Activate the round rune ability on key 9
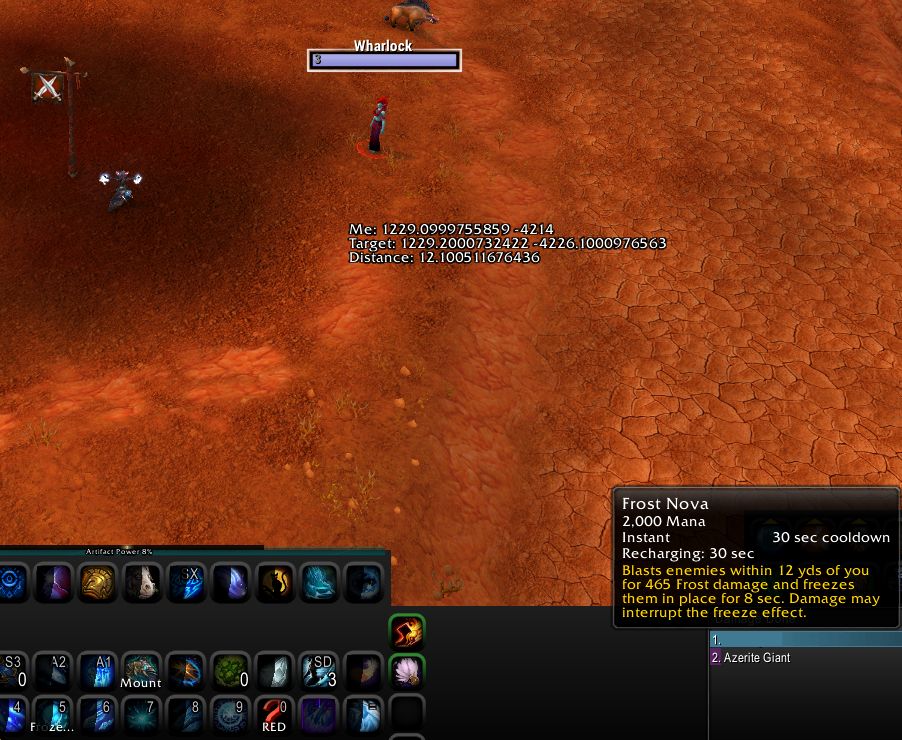The image size is (902, 740). [230, 716]
